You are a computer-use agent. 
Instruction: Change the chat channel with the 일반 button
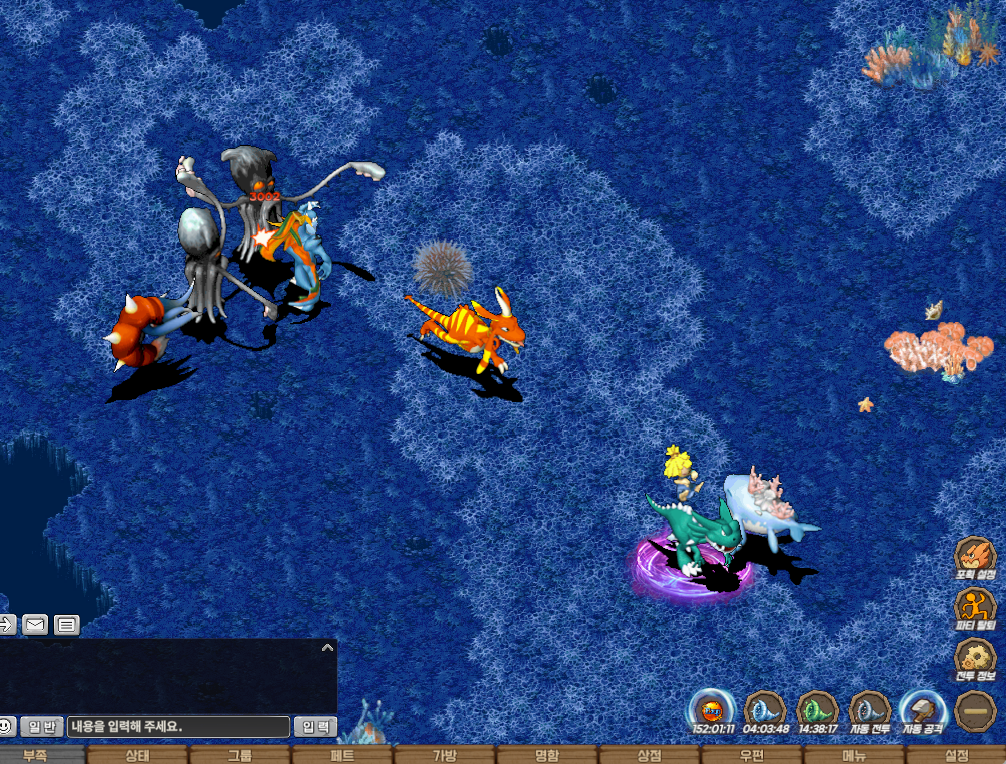tap(42, 727)
